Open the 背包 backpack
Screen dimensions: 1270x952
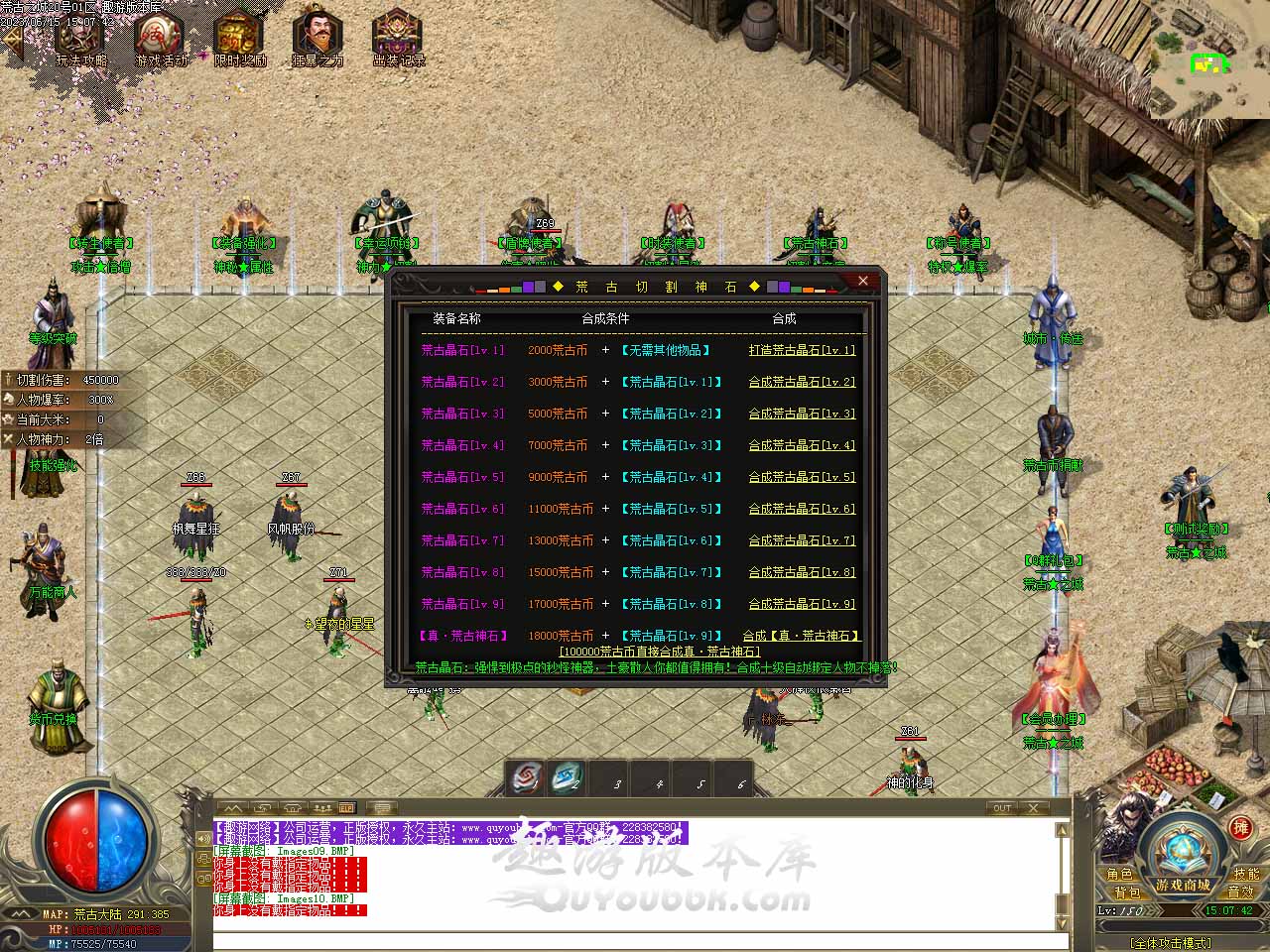(x=1126, y=892)
